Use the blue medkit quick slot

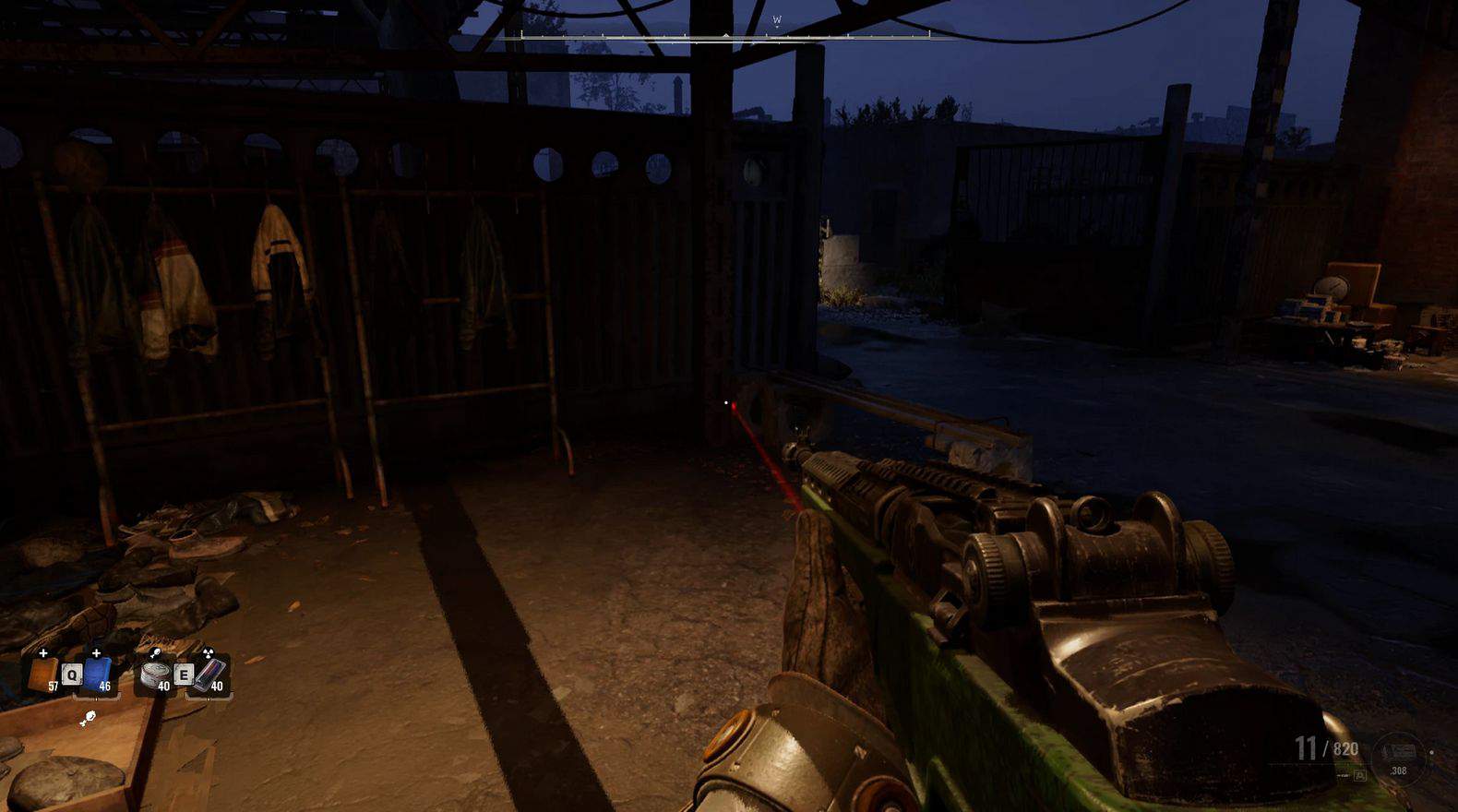pyautogui.click(x=97, y=675)
